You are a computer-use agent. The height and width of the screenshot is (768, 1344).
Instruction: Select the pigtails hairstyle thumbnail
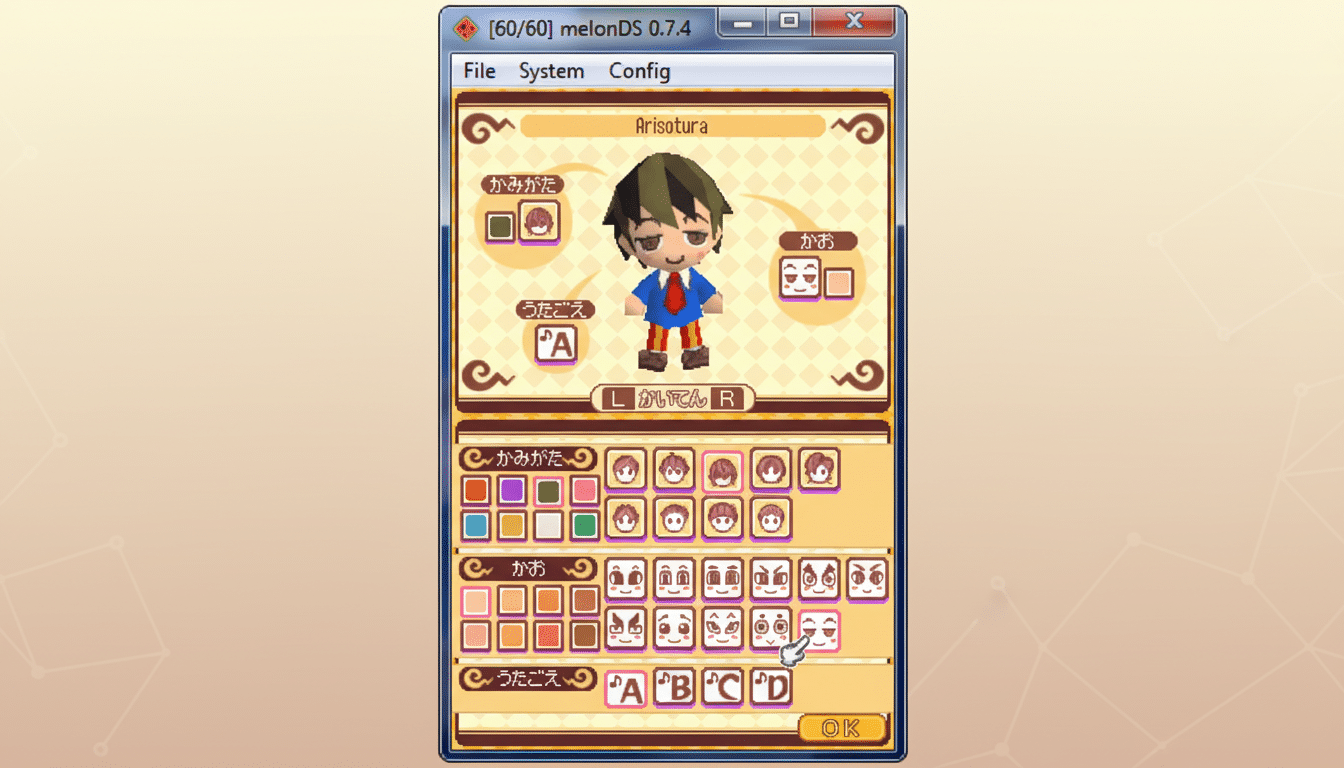[820, 468]
